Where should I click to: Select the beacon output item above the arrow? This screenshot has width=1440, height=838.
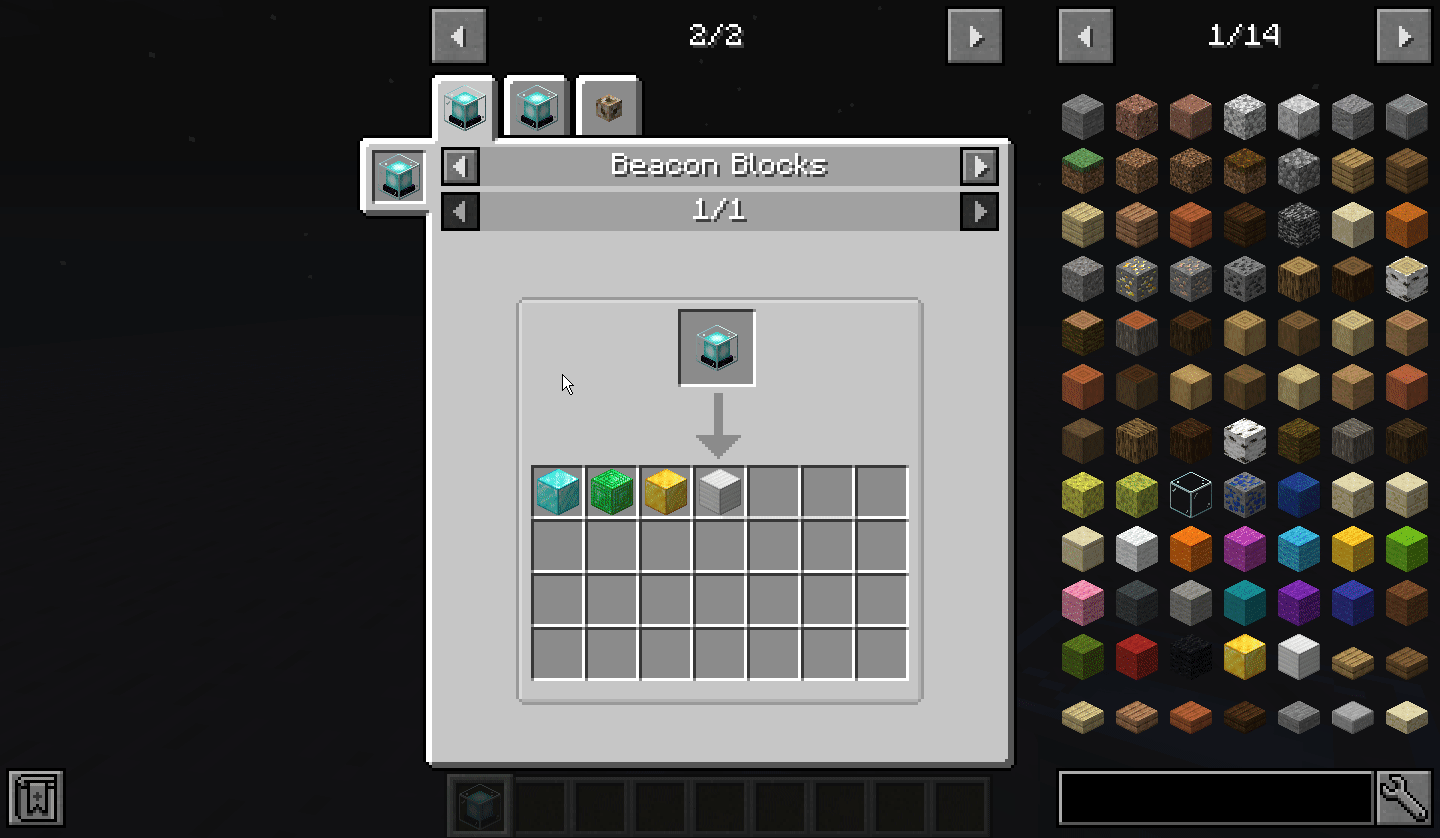coord(716,347)
